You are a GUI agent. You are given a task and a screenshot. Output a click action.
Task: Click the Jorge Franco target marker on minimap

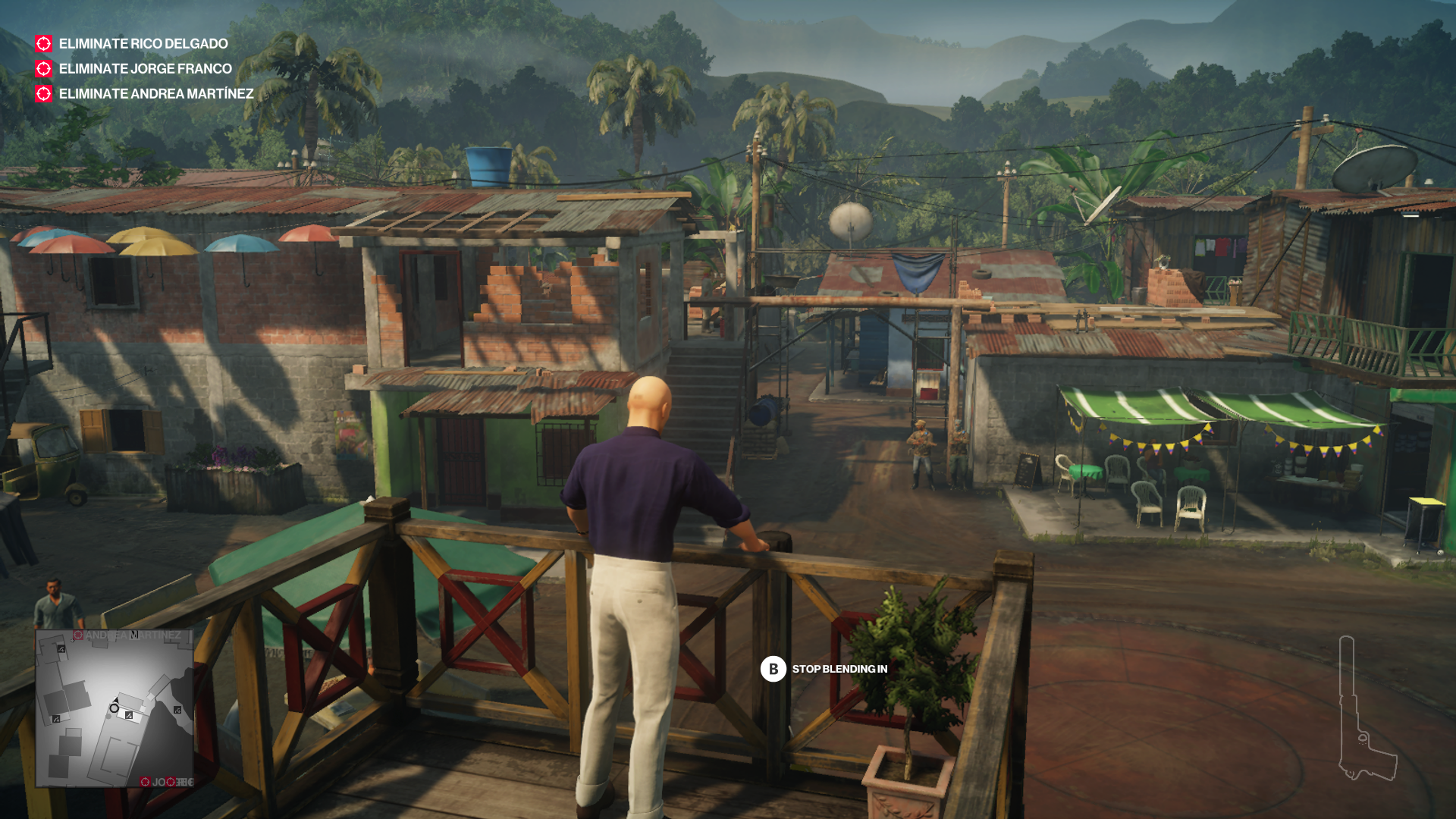tap(146, 782)
